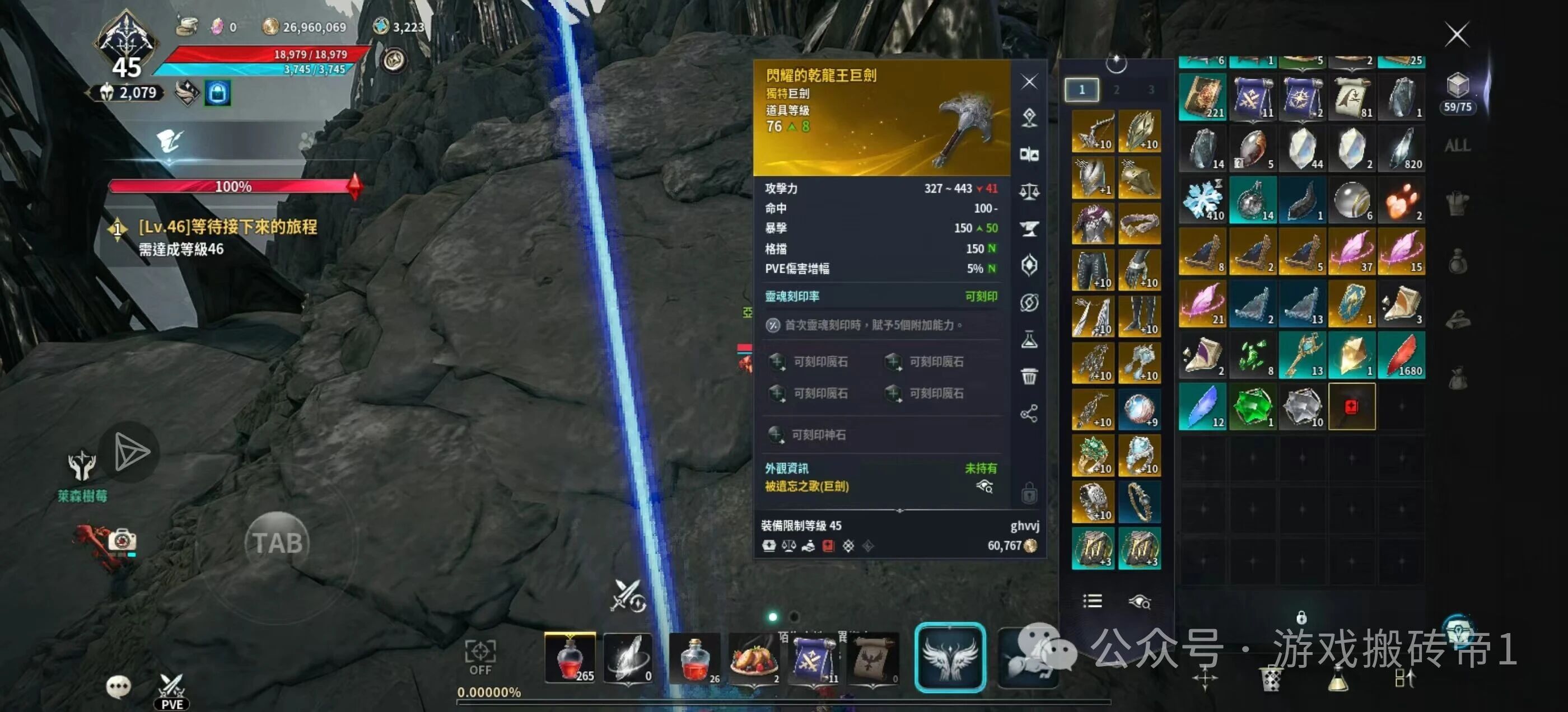1568x712 pixels.
Task: Activate the winged skill button
Action: [x=950, y=658]
